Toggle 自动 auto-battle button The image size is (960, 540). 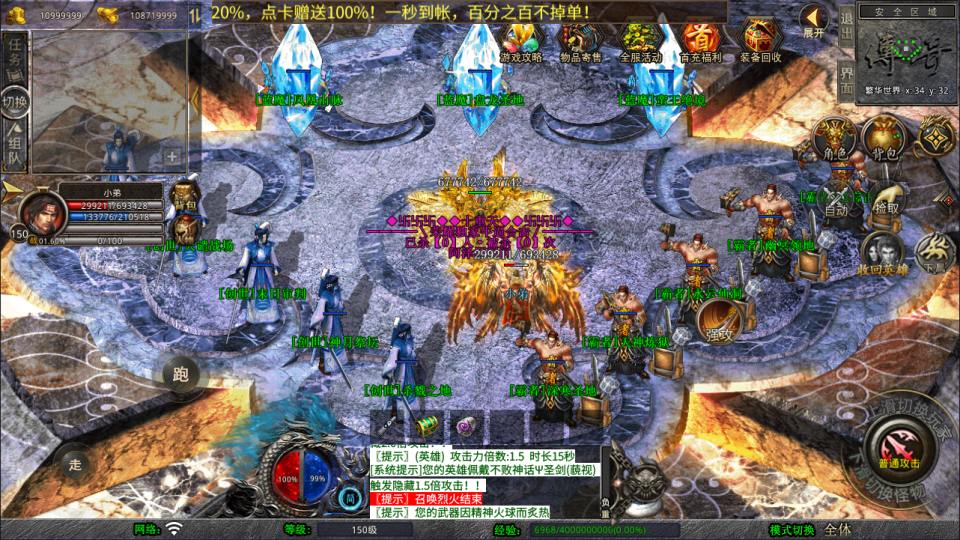(836, 200)
